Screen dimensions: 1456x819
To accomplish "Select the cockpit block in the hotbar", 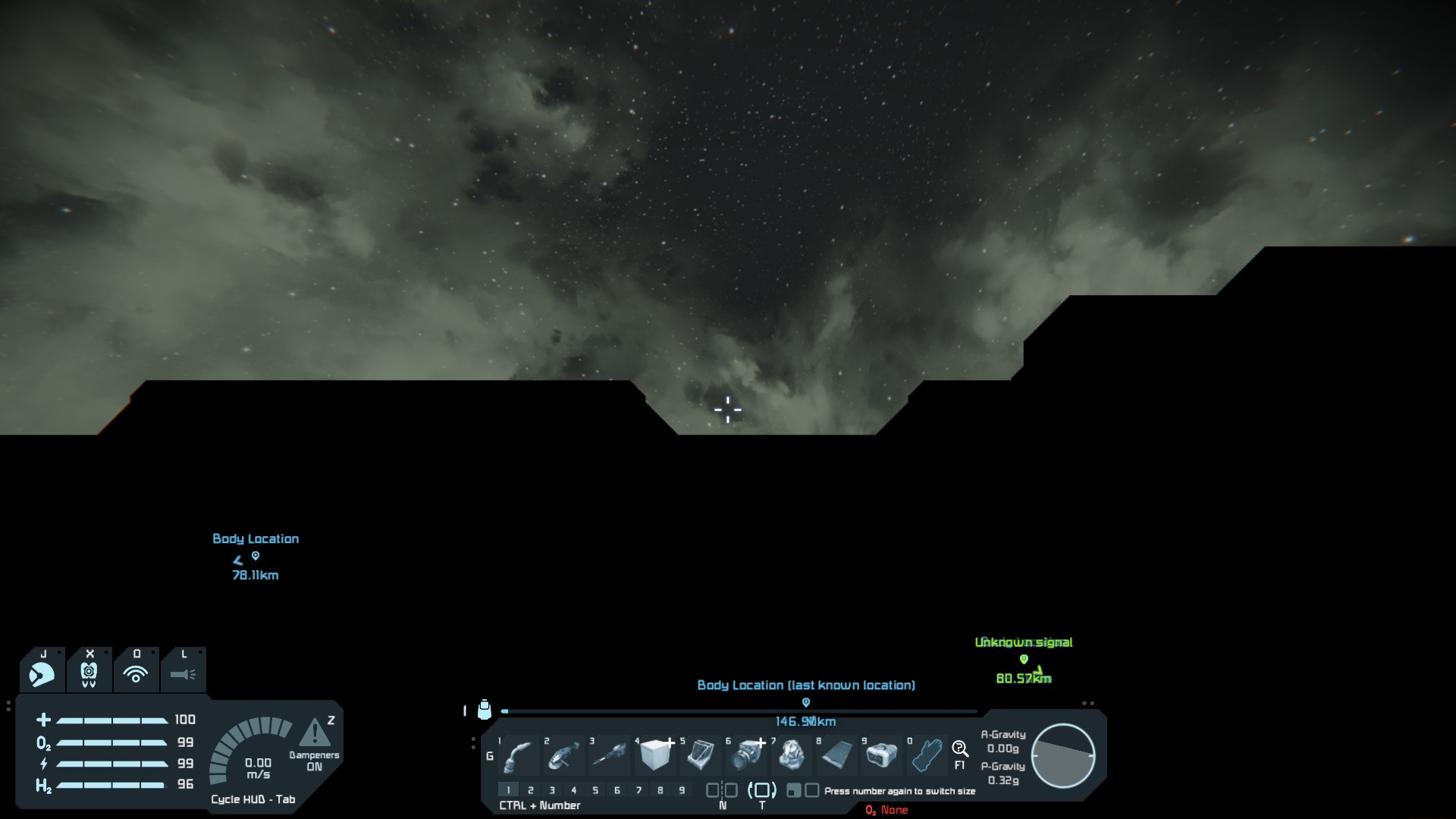I will tap(701, 755).
